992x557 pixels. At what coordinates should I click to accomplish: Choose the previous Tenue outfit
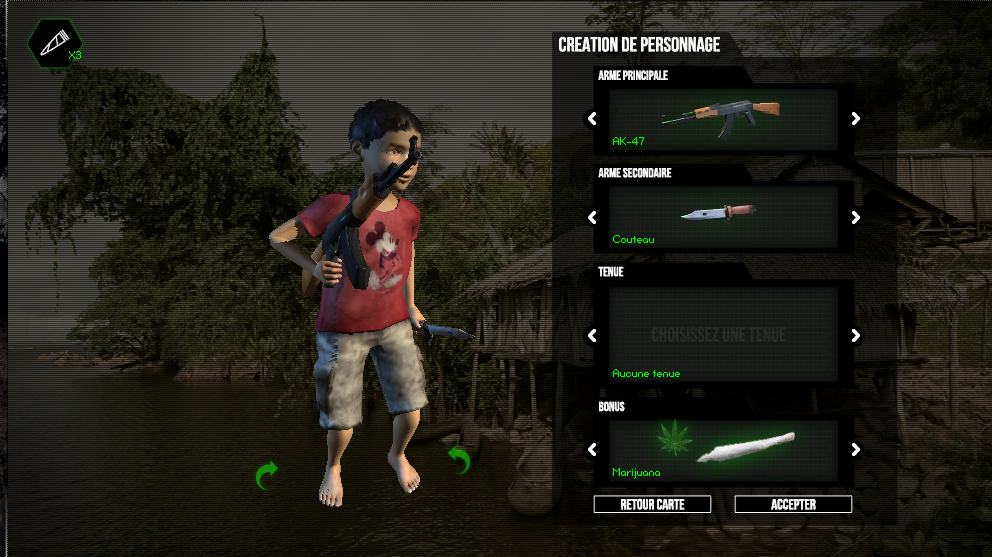point(592,336)
